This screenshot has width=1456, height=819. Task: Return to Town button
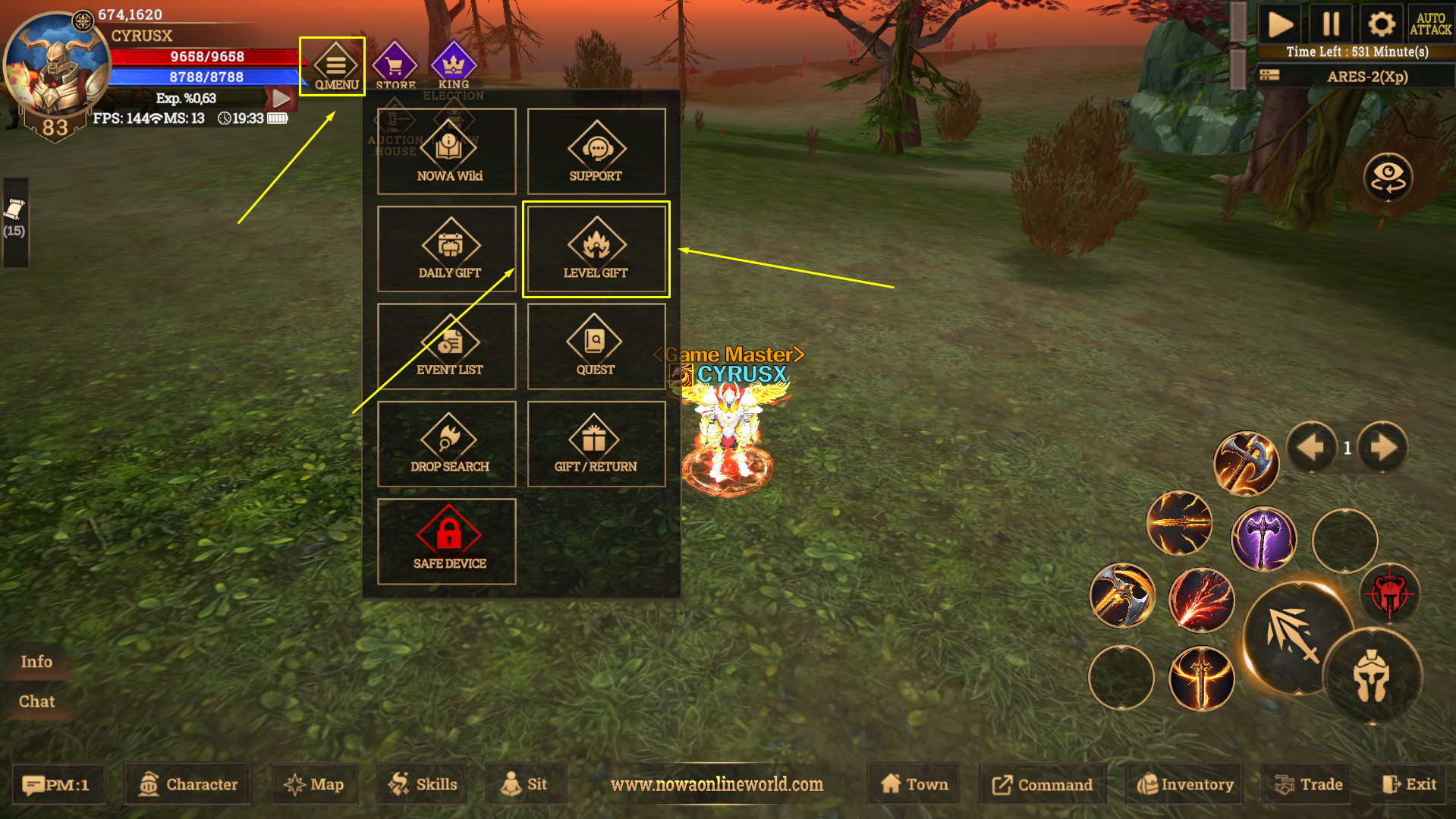914,784
